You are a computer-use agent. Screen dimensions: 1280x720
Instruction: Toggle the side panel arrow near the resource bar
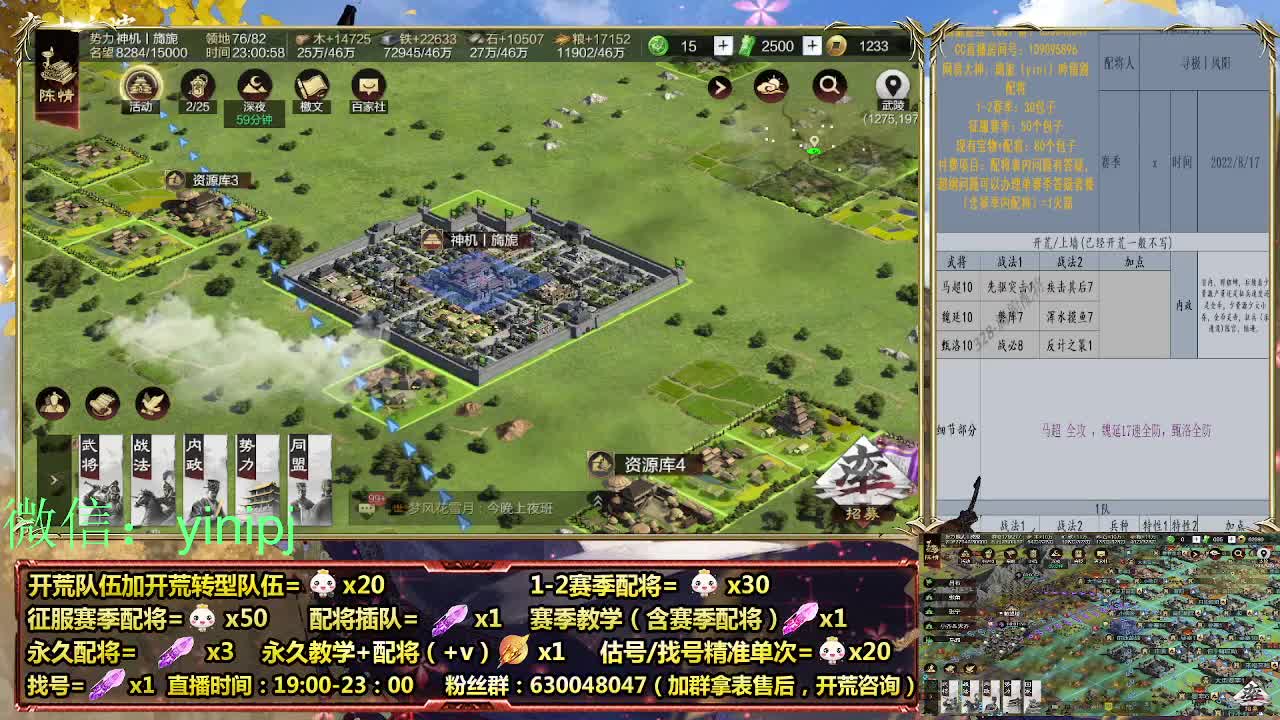pos(721,88)
